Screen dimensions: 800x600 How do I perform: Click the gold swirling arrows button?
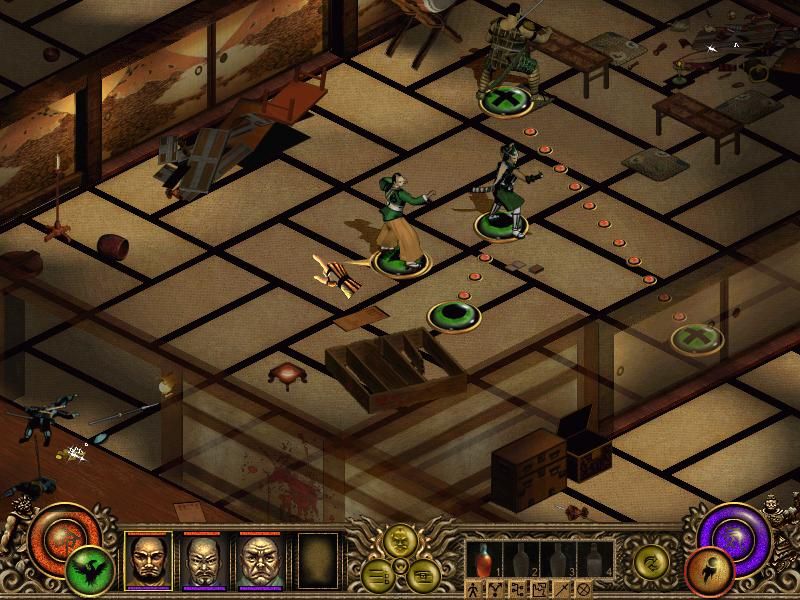(652, 562)
